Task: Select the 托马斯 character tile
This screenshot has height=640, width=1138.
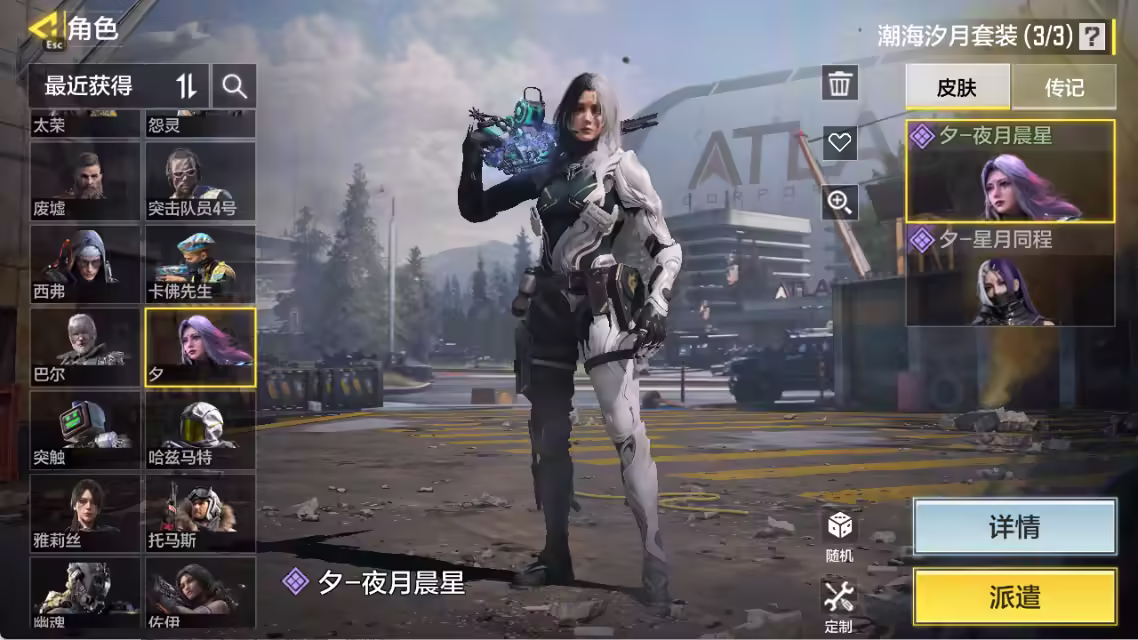Action: (200, 514)
